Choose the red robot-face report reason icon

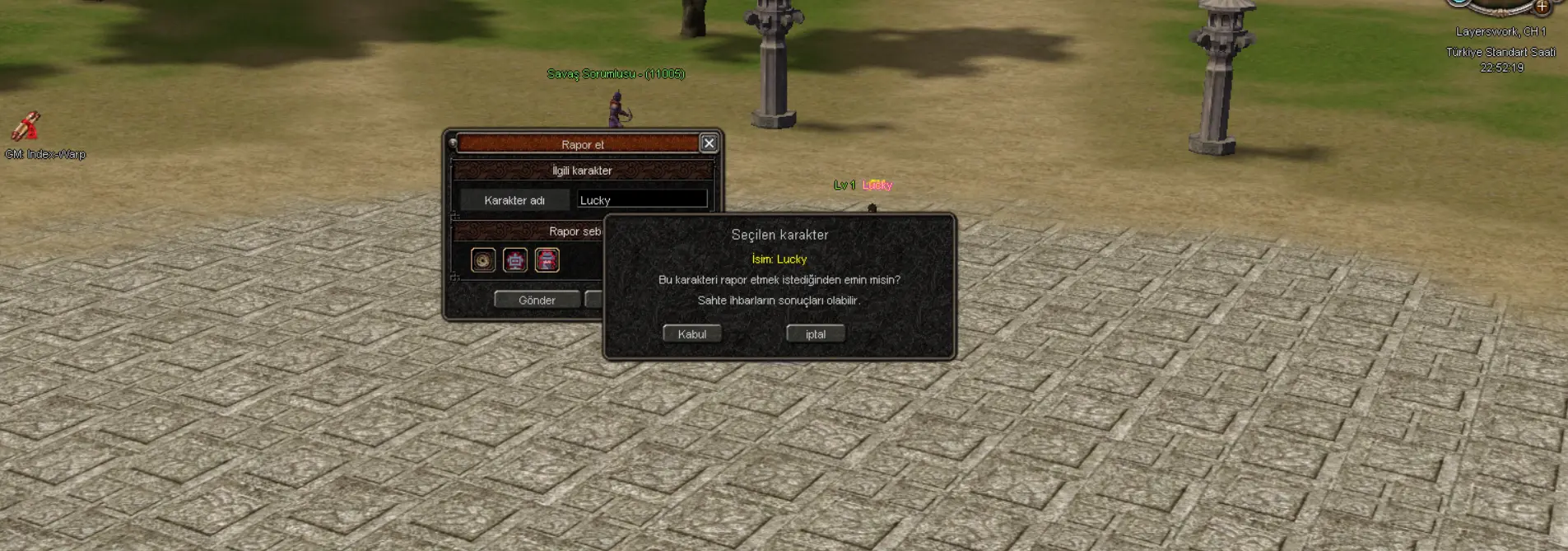[515, 260]
